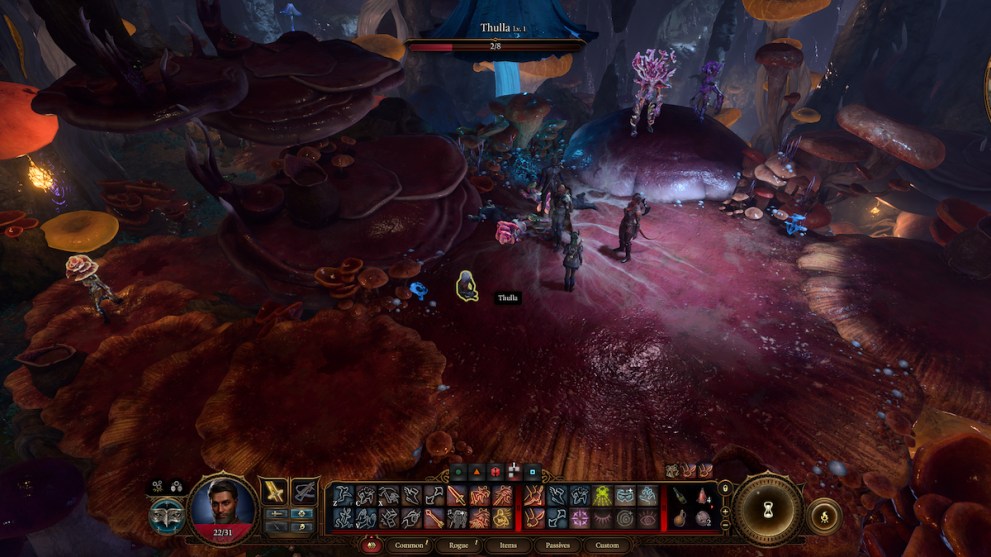Image resolution: width=991 pixels, height=557 pixels.
Task: Choose the golden melee weapon set
Action: click(x=275, y=491)
